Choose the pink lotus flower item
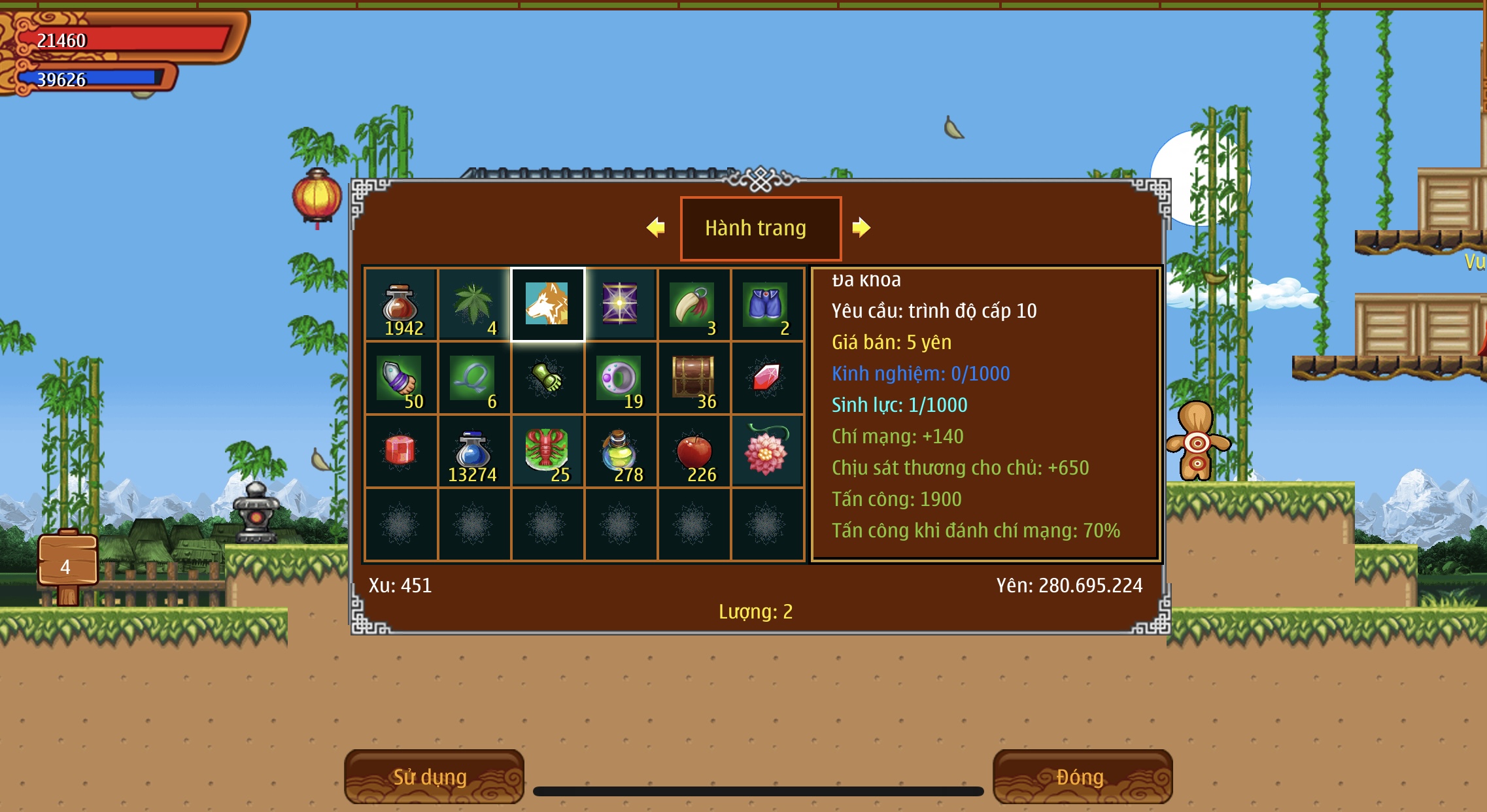 point(767,451)
